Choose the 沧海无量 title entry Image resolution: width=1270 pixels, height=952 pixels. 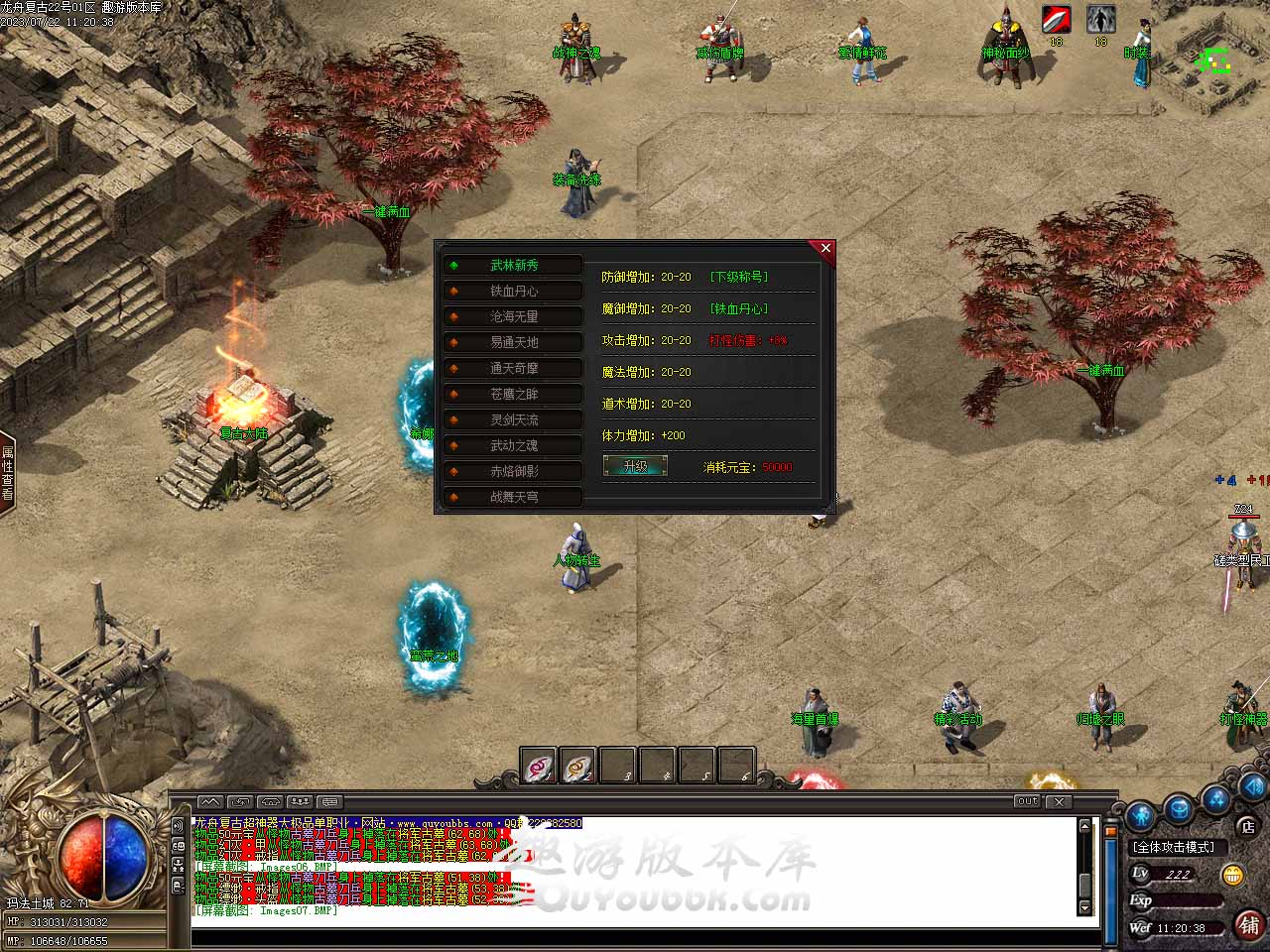(x=513, y=316)
